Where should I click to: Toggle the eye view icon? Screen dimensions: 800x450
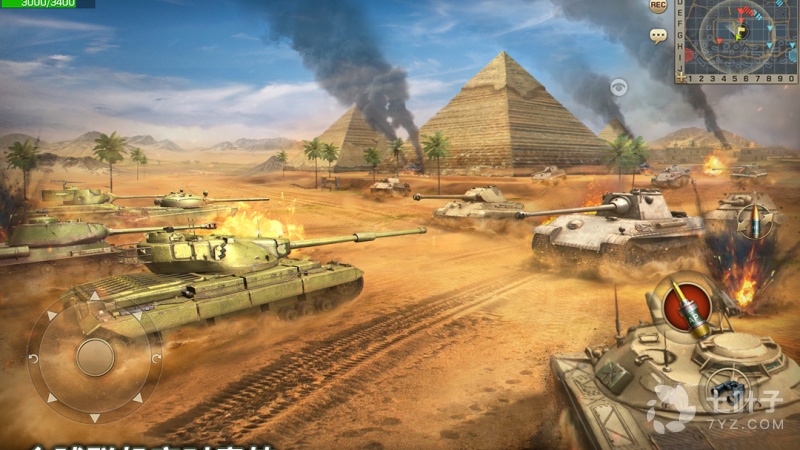619,87
